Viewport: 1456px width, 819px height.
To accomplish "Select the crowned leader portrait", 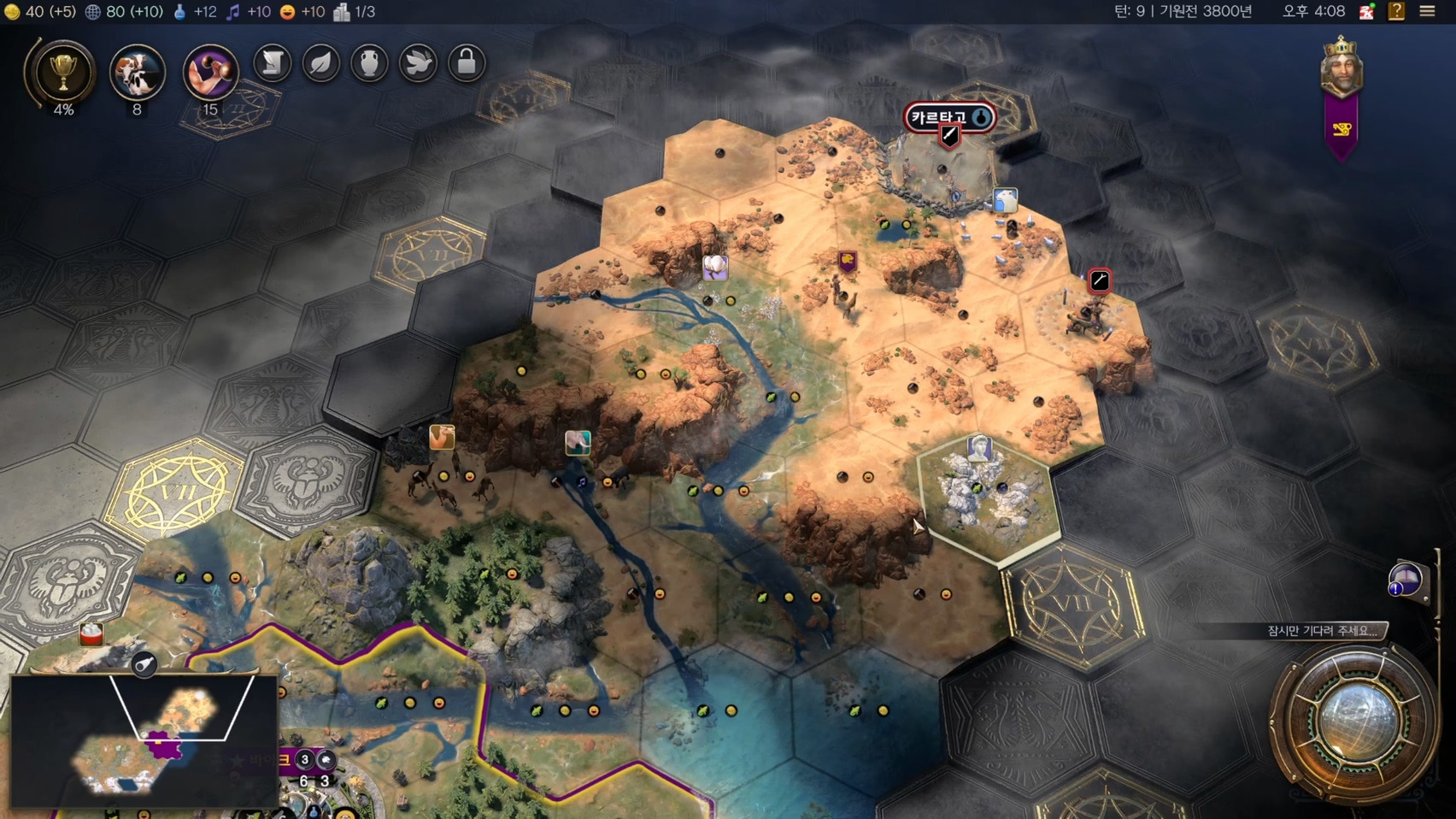I will click(1341, 65).
